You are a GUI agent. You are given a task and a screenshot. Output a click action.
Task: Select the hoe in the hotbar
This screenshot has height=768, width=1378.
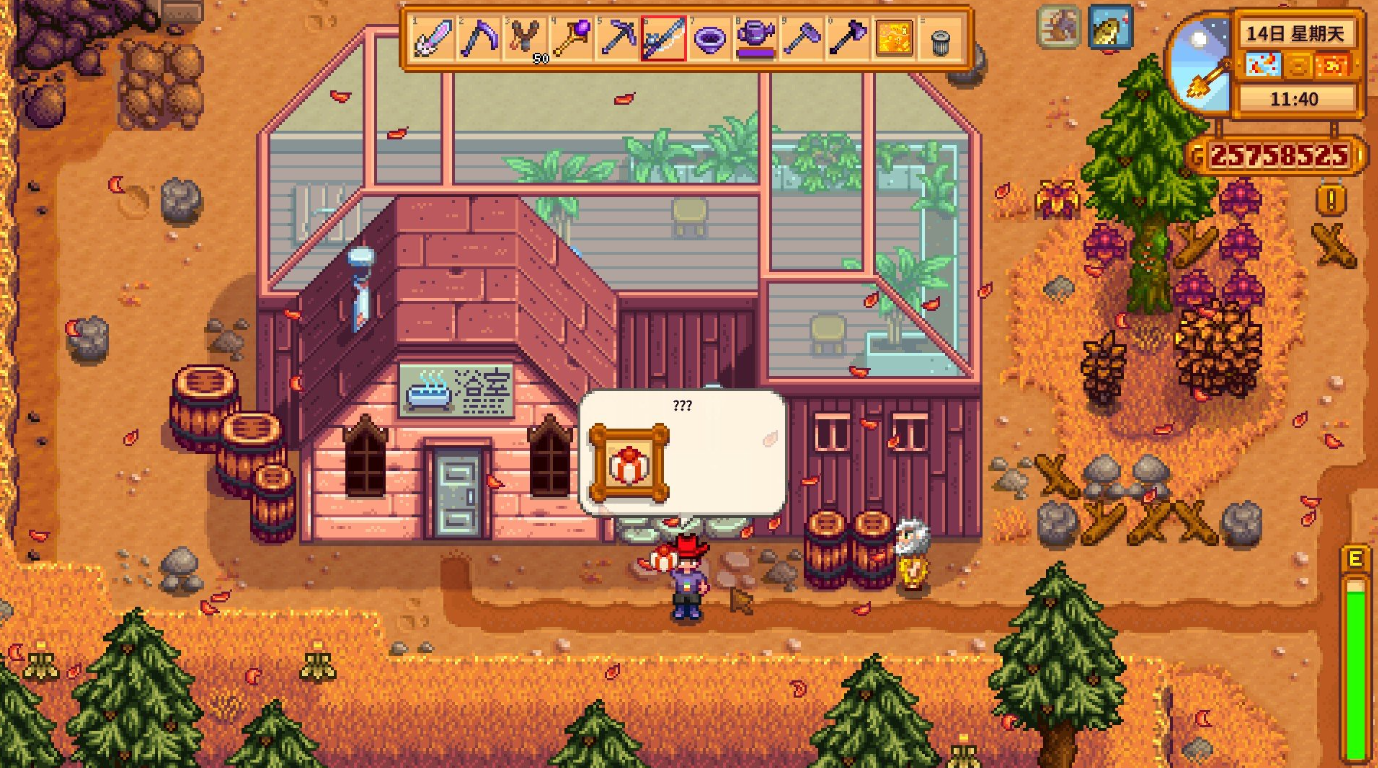click(x=802, y=40)
